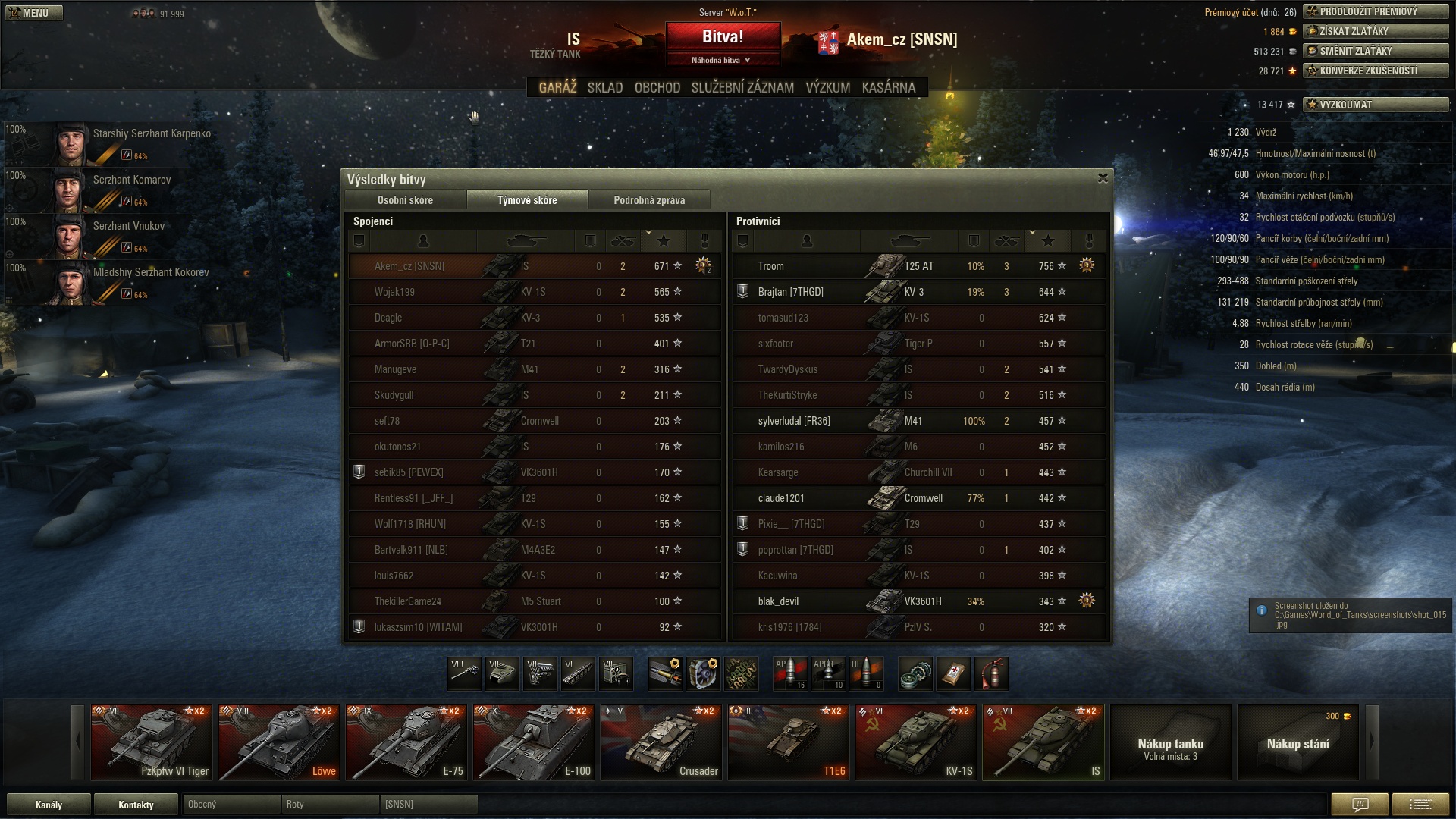Start the battle with Bitva! button
1456x819 pixels.
722,36
